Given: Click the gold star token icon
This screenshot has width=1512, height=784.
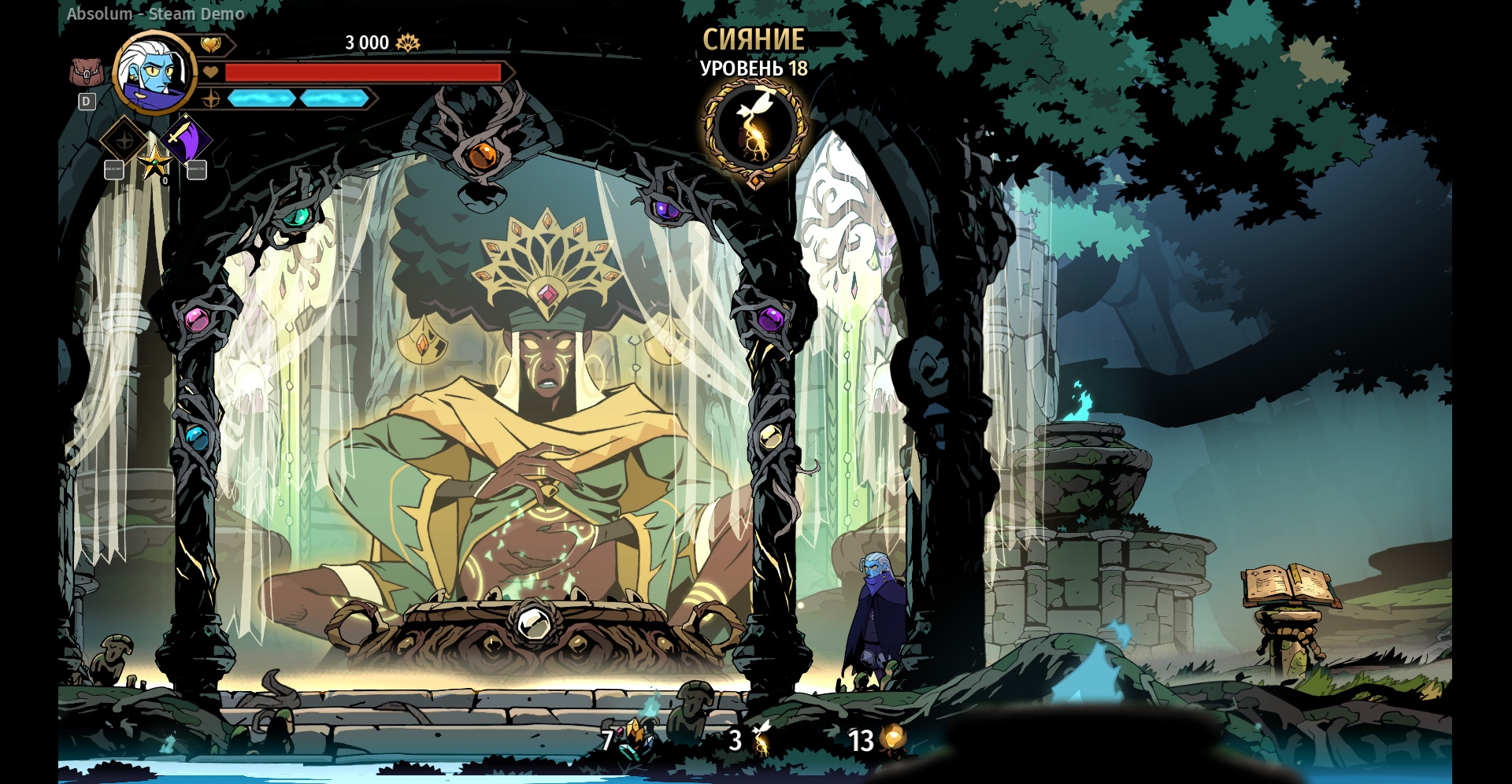Looking at the screenshot, I should 154,162.
